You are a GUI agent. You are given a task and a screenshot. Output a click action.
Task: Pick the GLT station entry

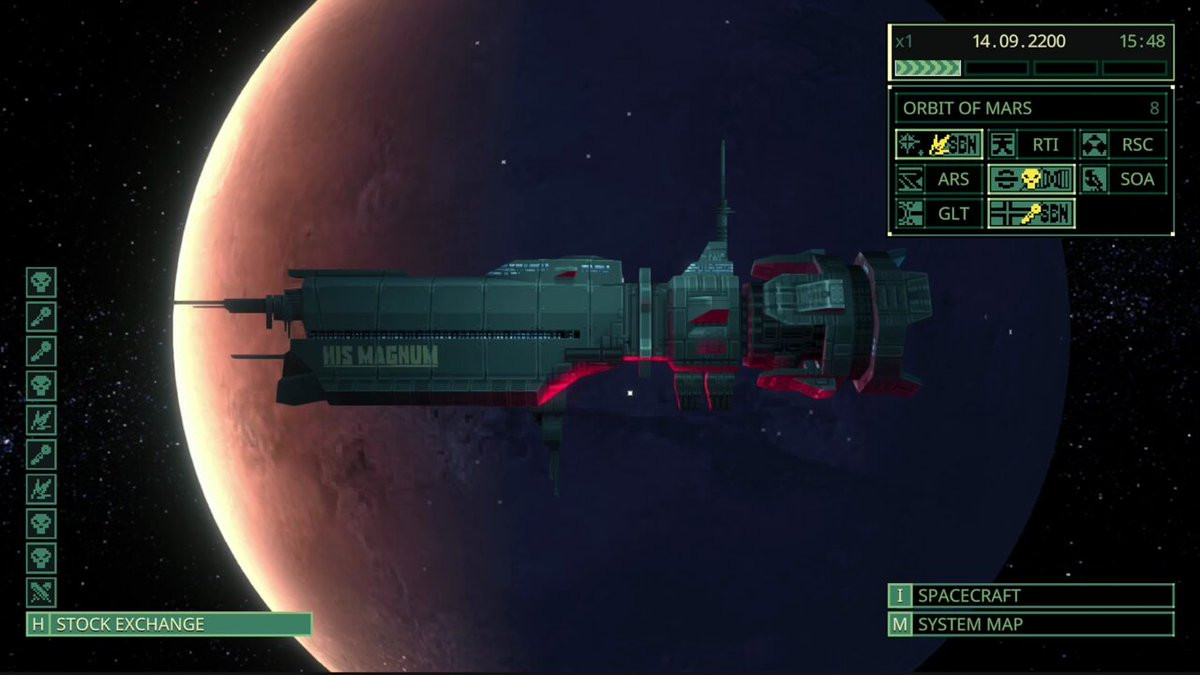(x=938, y=213)
